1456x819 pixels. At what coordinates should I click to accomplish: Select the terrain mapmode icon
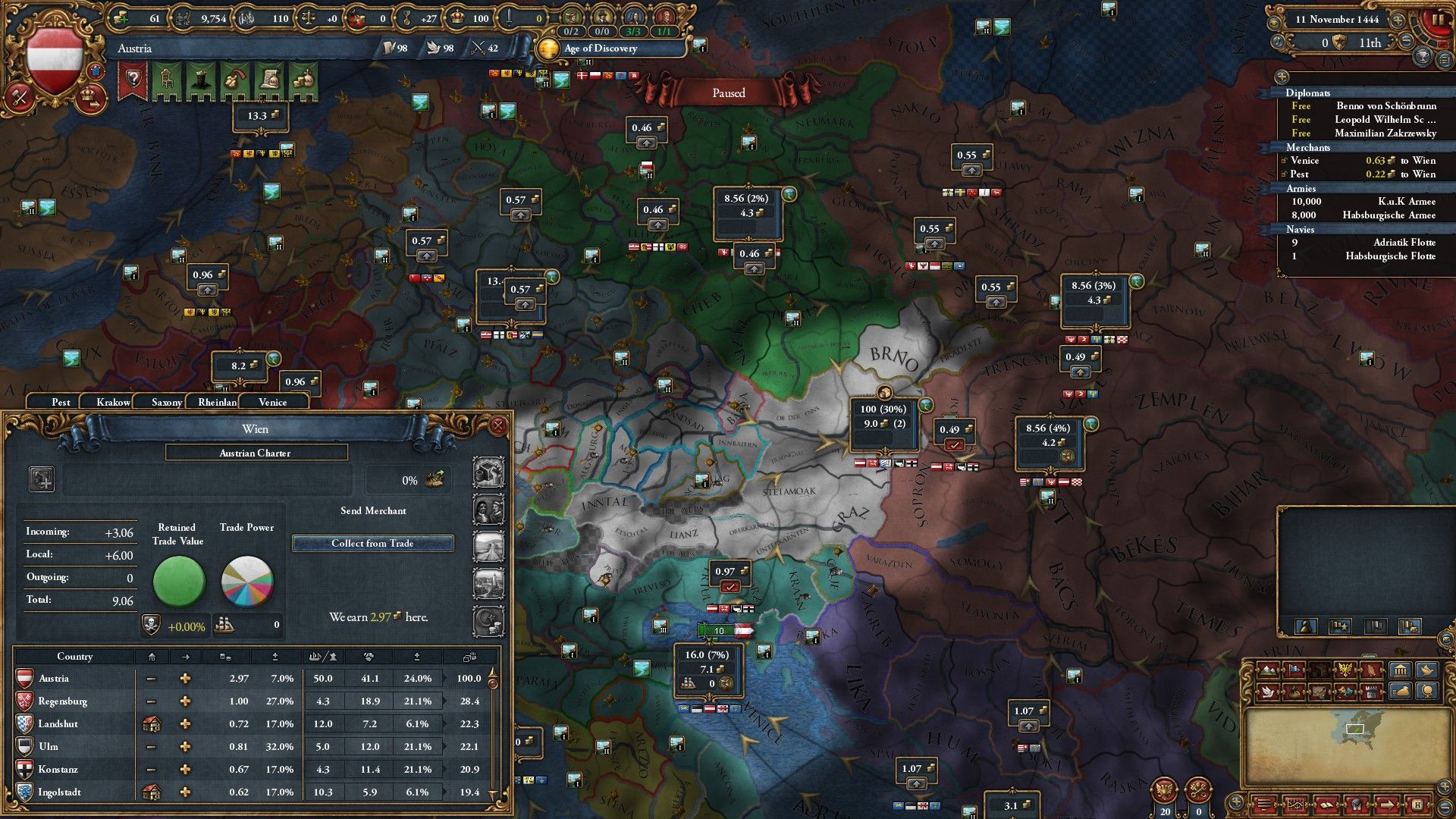1269,670
